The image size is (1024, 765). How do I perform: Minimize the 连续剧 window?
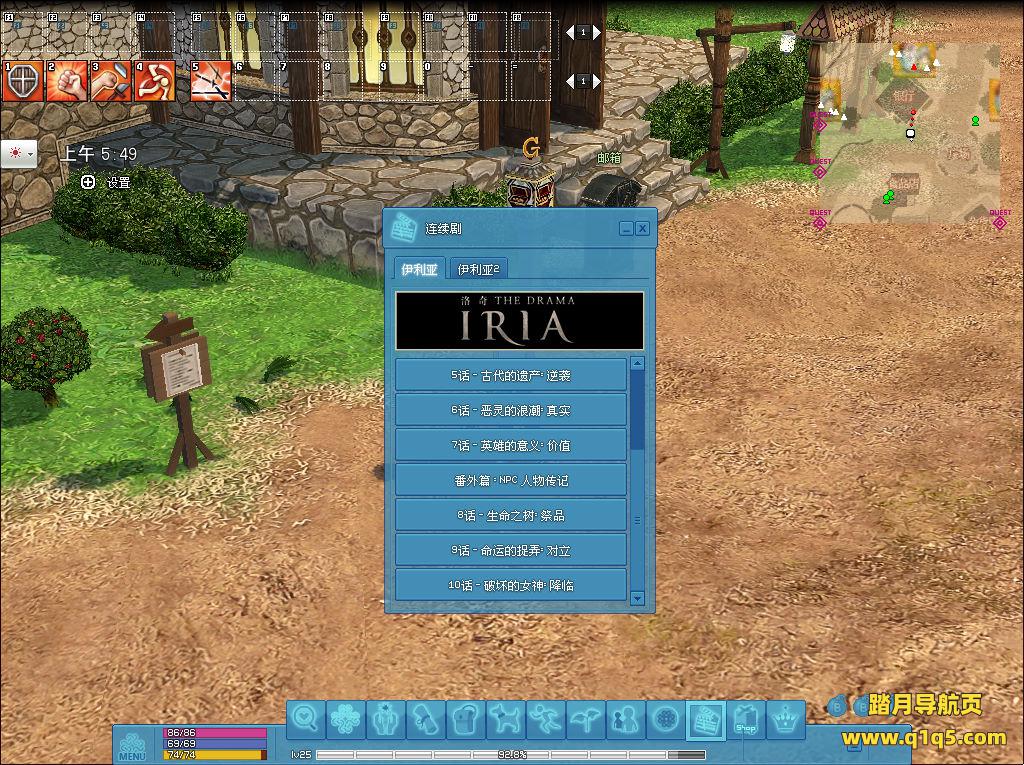tap(626, 229)
